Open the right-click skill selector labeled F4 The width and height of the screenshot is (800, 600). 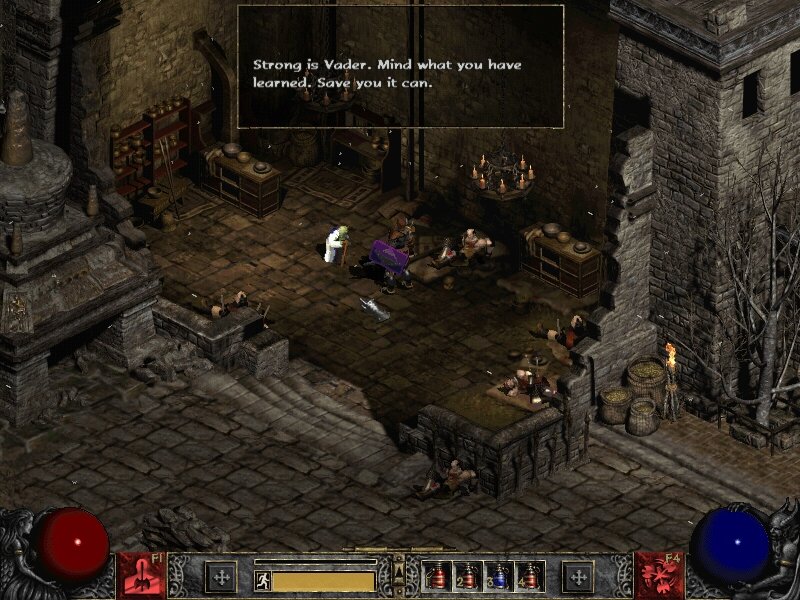click(658, 575)
